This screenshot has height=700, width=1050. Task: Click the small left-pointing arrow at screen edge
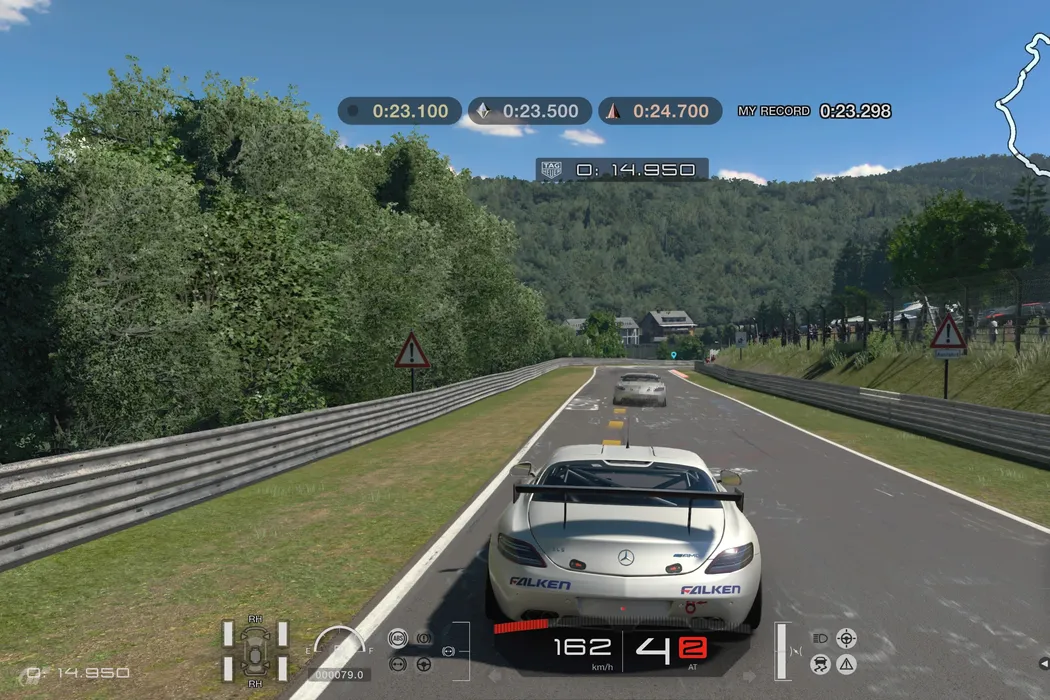coord(1043,663)
